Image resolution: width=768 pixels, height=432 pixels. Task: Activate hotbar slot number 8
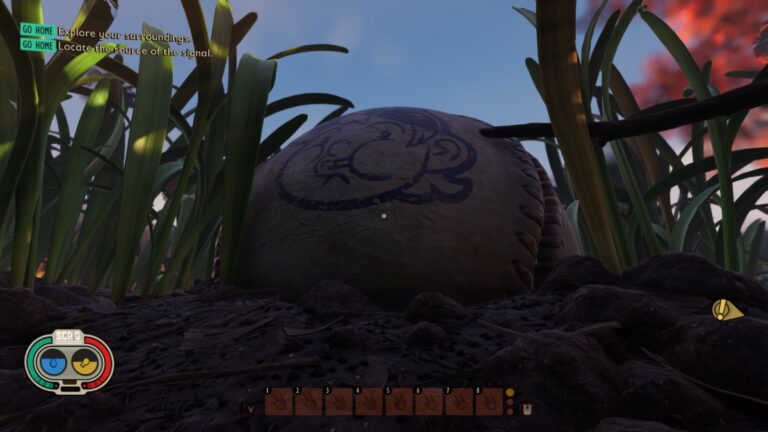(x=489, y=401)
